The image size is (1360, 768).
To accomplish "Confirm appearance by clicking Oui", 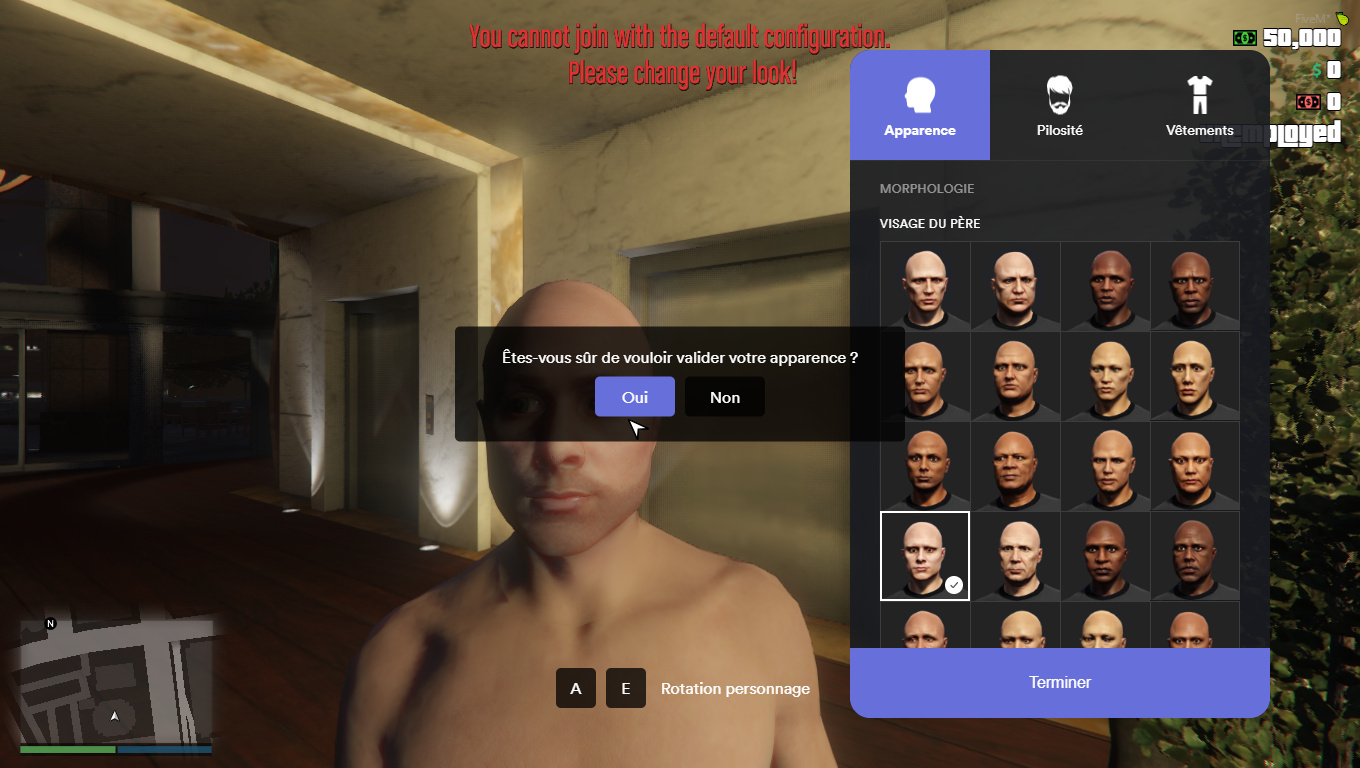I will [x=634, y=396].
